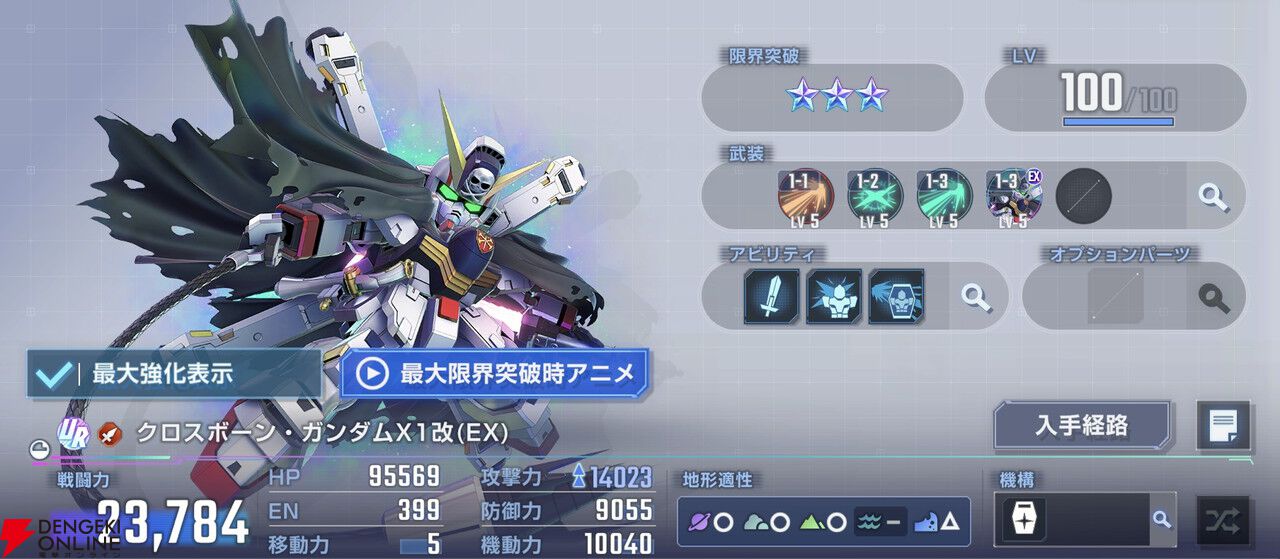The height and width of the screenshot is (559, 1280).
Task: Play the 最大限界突破時アニメ animation
Action: point(494,373)
